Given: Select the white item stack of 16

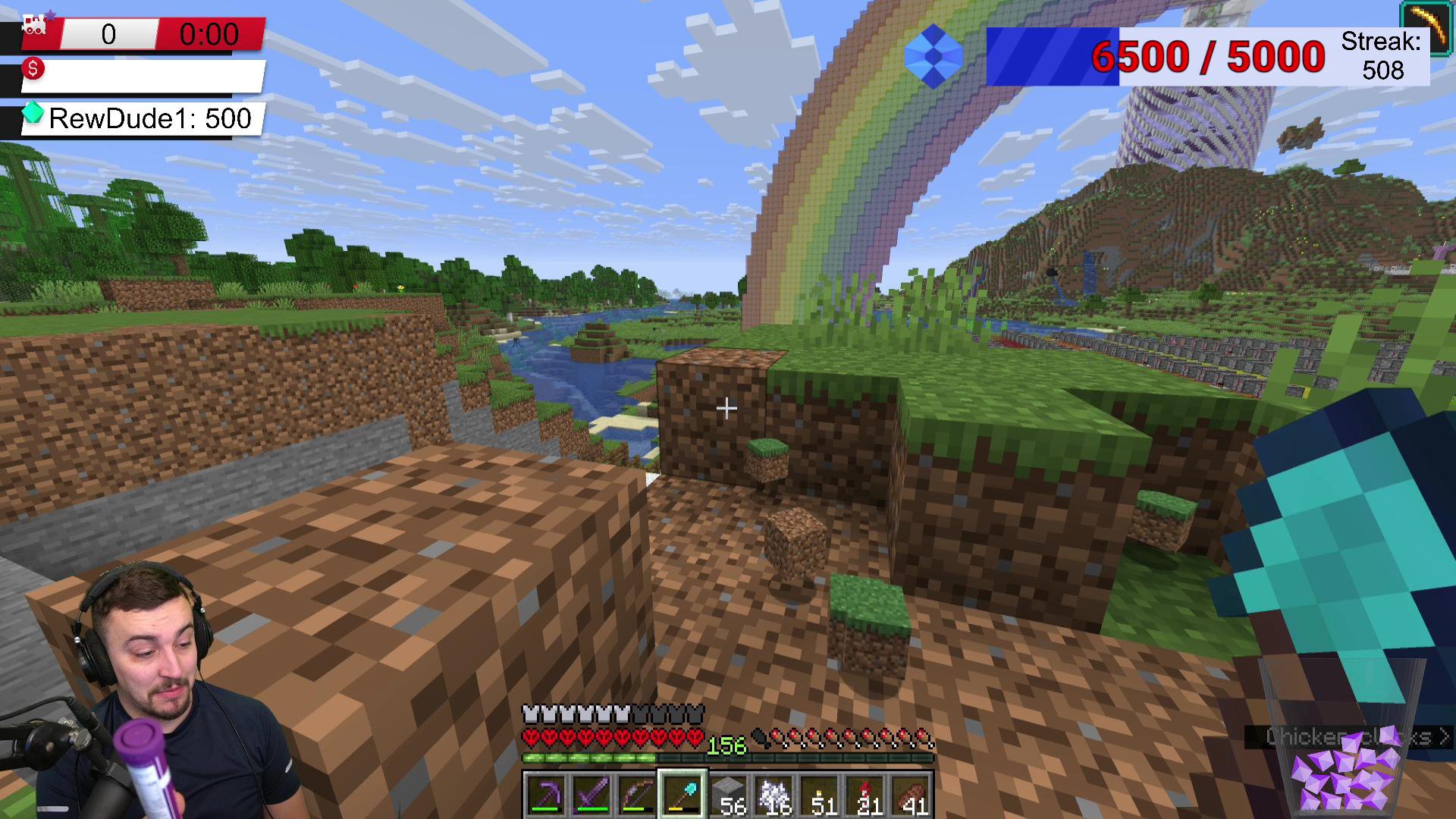Looking at the screenshot, I should (774, 795).
